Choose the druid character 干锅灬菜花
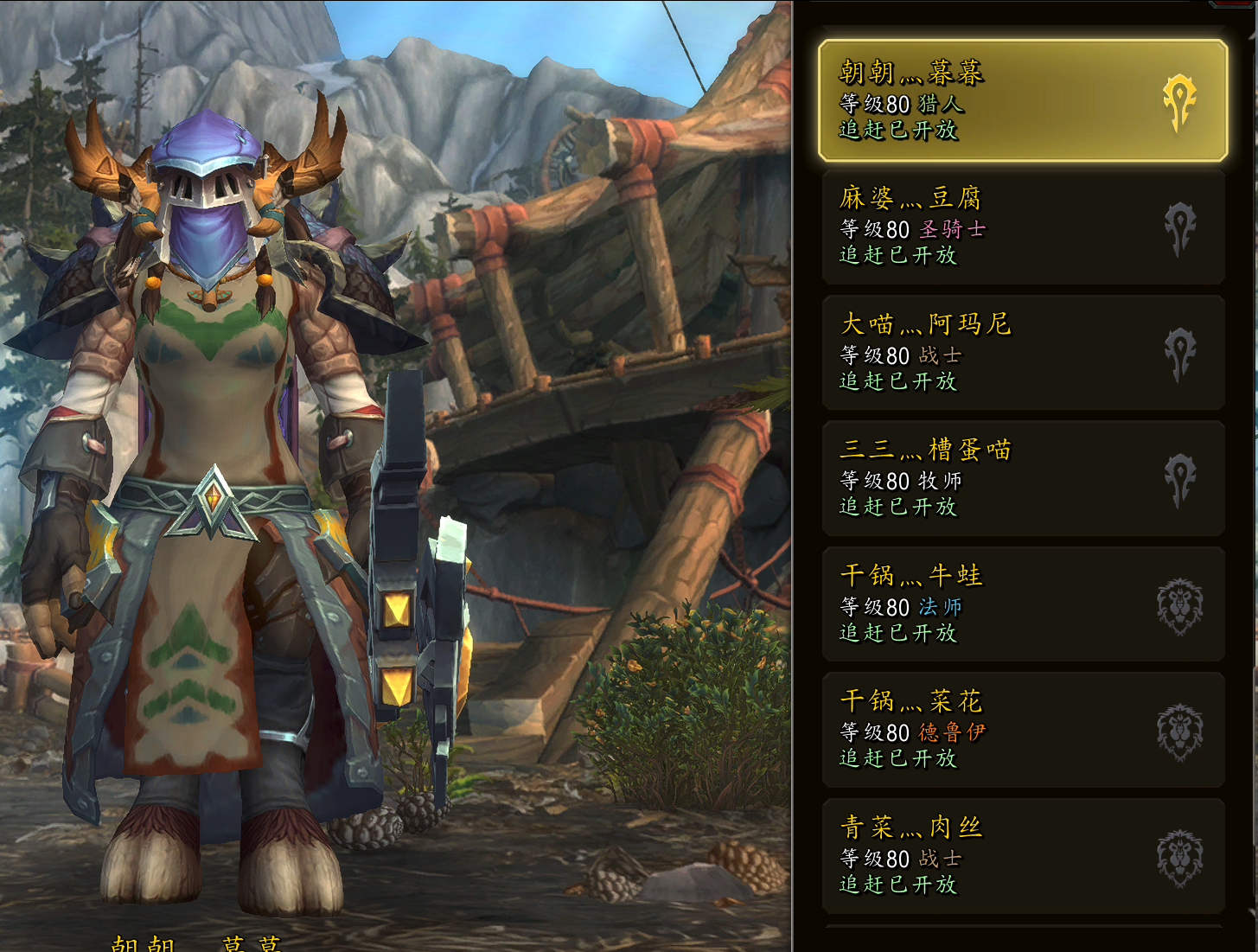 click(x=1022, y=730)
